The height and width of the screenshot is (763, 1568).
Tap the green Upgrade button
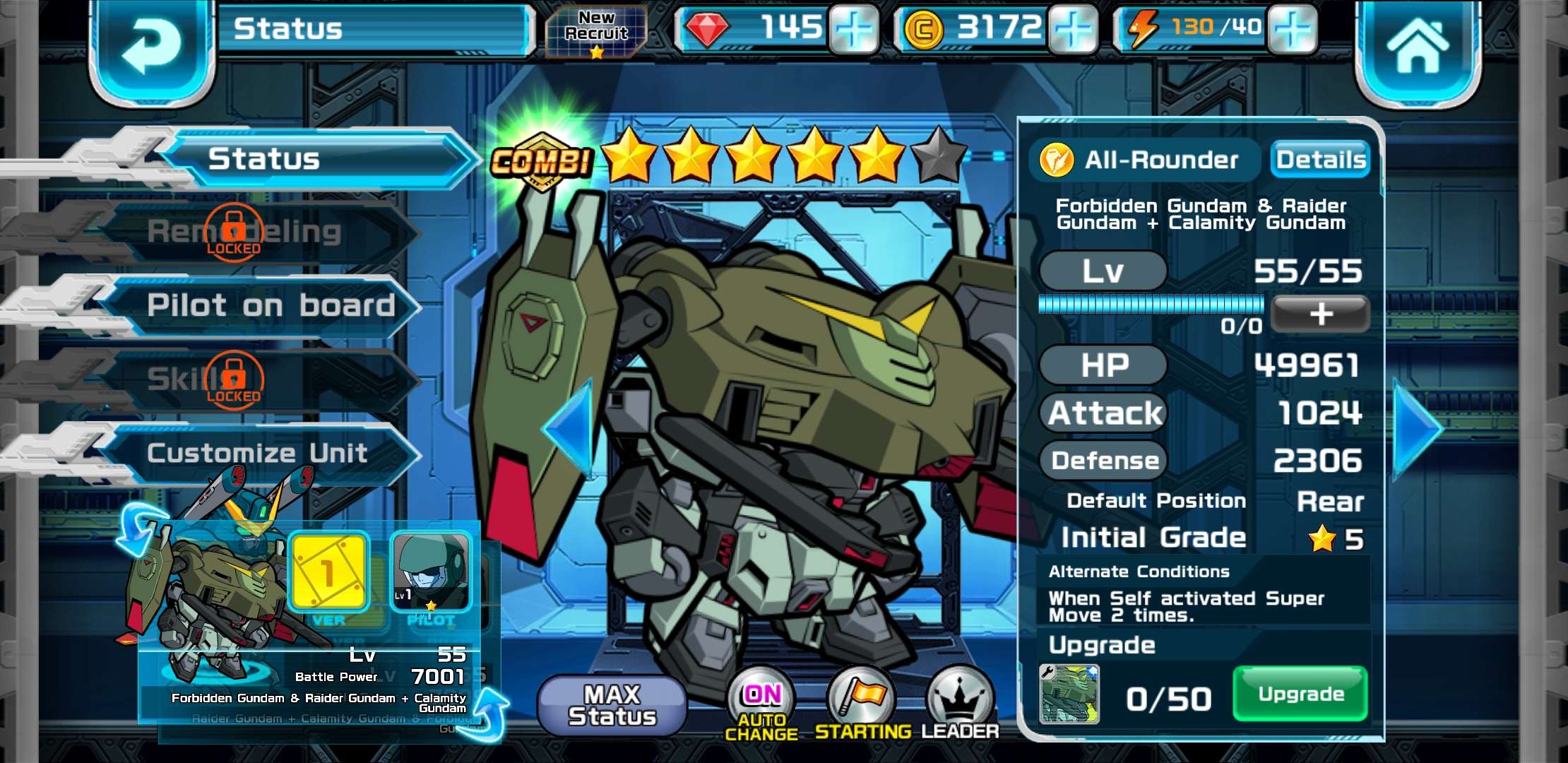1300,694
